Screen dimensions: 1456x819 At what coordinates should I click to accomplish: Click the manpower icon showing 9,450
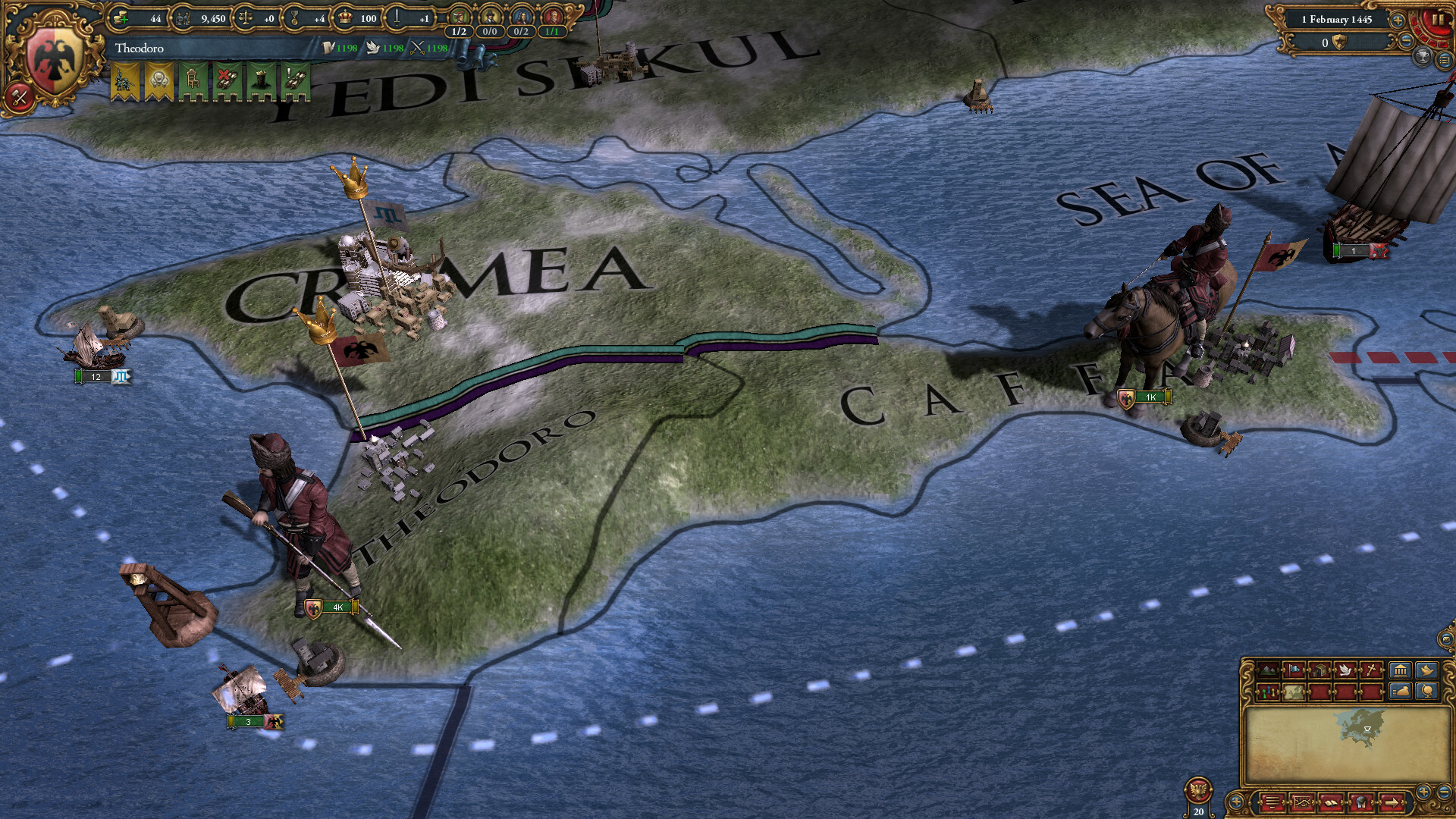(x=184, y=18)
